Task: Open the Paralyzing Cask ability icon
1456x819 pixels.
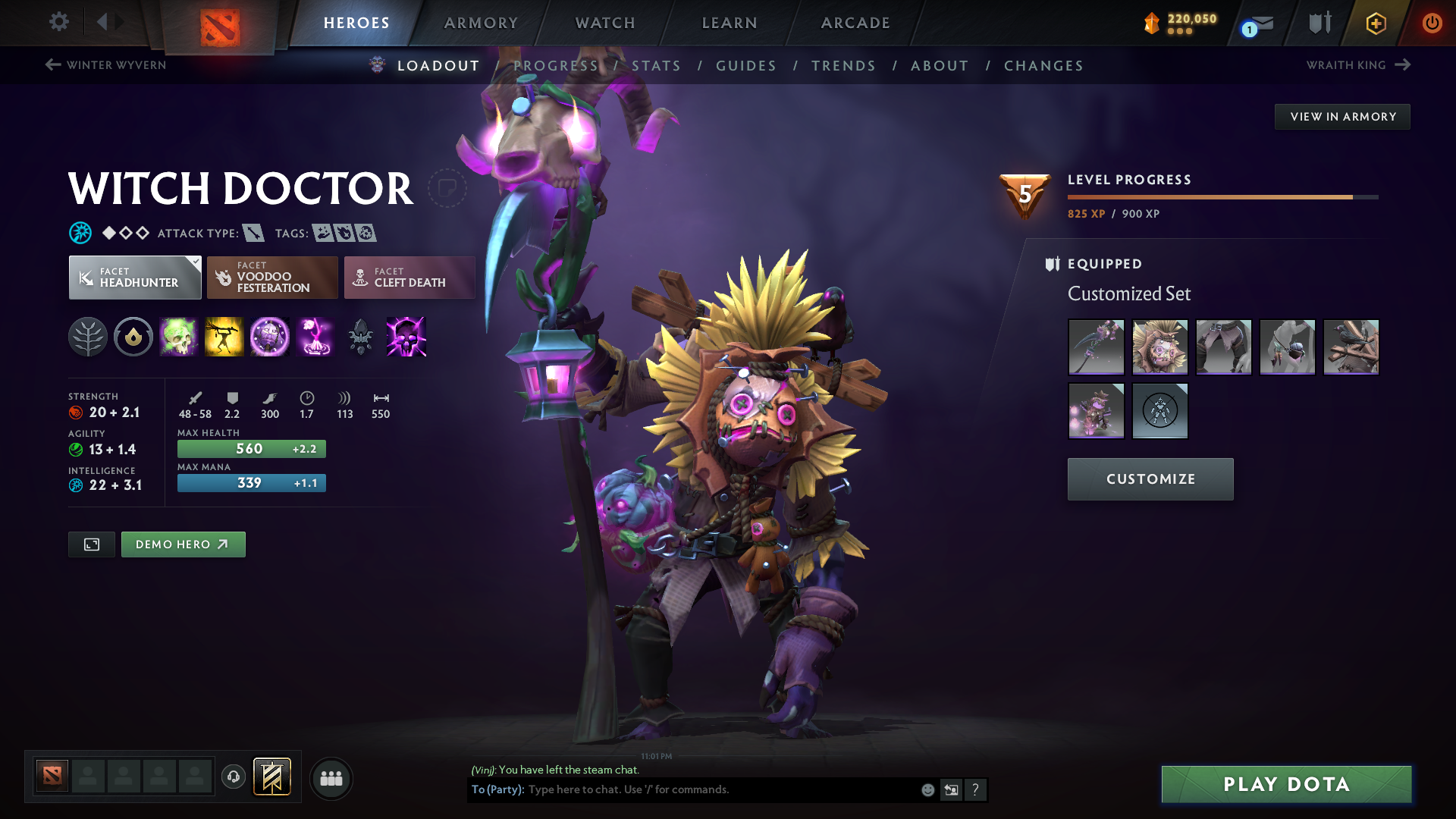Action: [179, 337]
